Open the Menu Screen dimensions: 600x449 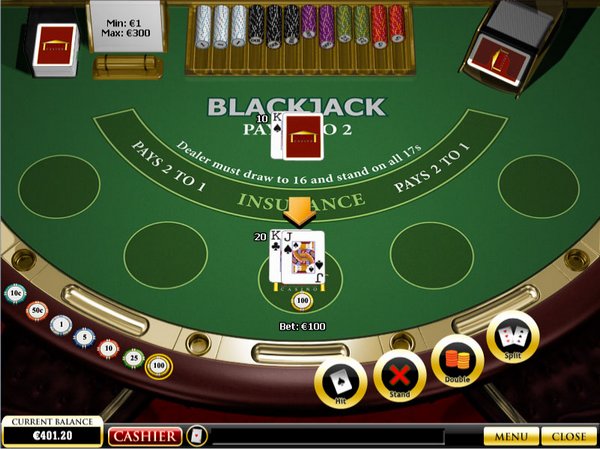click(510, 437)
